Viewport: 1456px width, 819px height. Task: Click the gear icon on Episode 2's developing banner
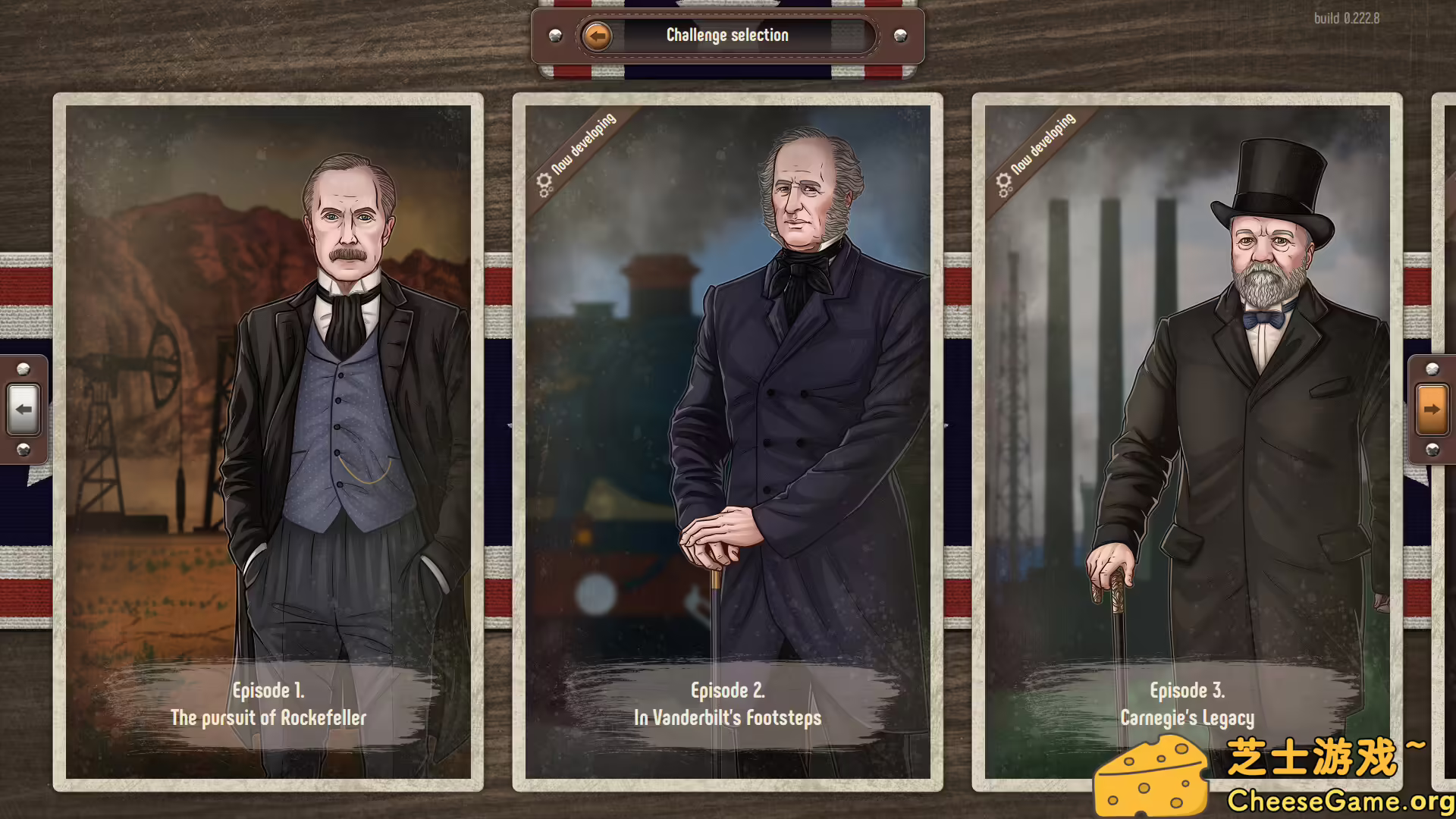pos(544,182)
